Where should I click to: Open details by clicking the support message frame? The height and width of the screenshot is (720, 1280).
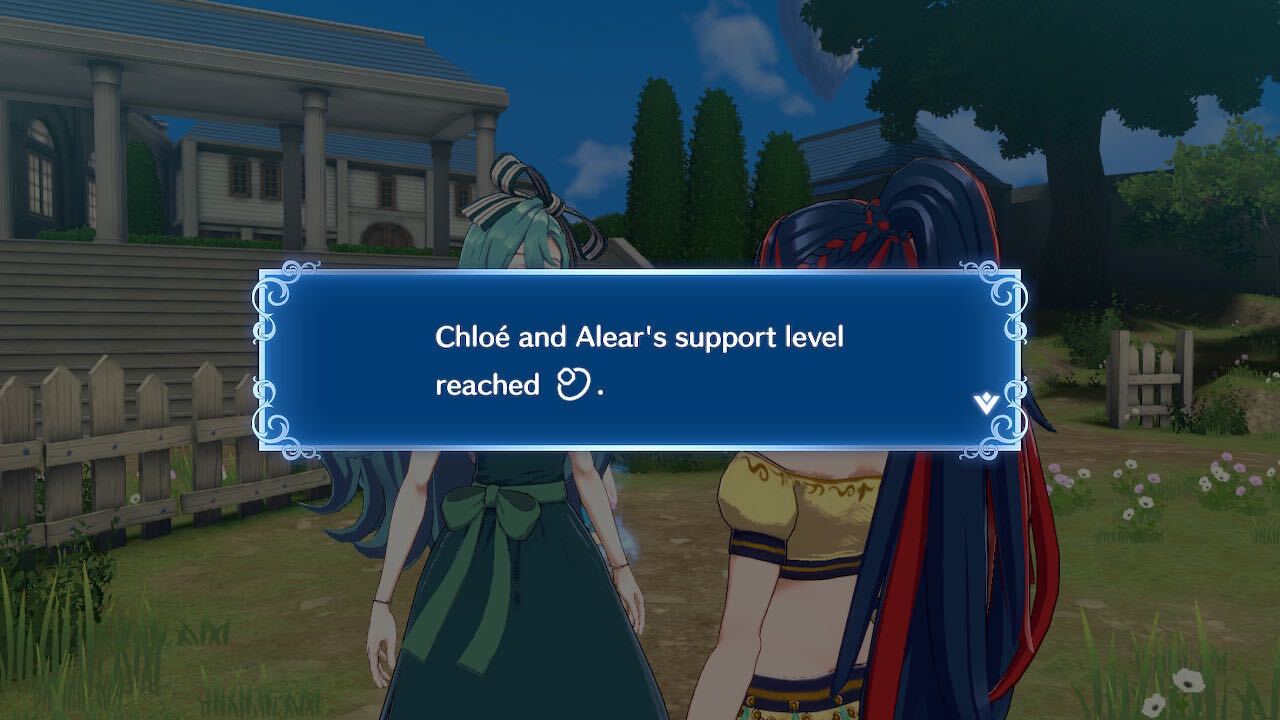pyautogui.click(x=640, y=360)
